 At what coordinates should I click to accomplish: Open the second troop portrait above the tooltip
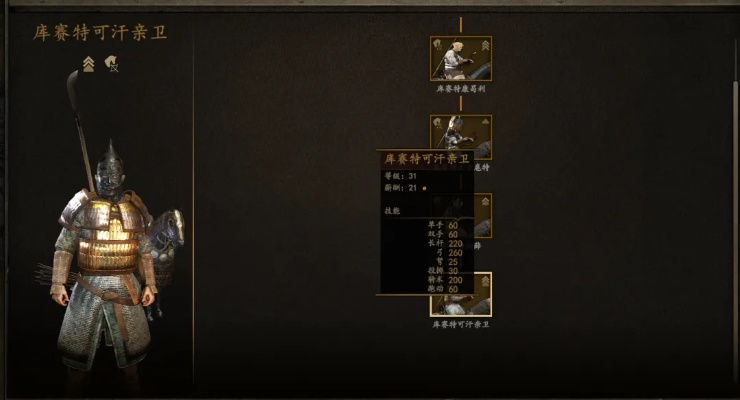461,133
